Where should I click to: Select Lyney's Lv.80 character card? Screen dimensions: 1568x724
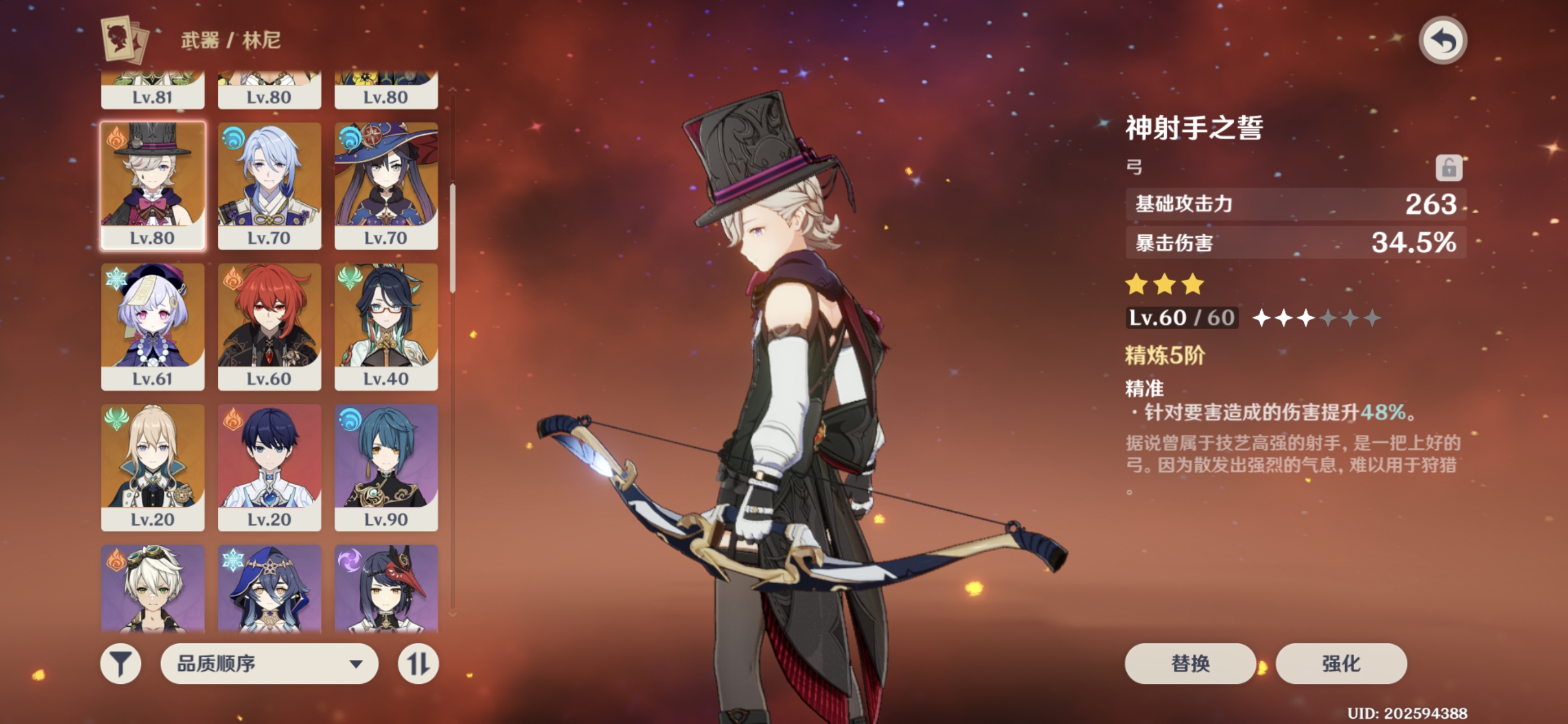[x=153, y=186]
